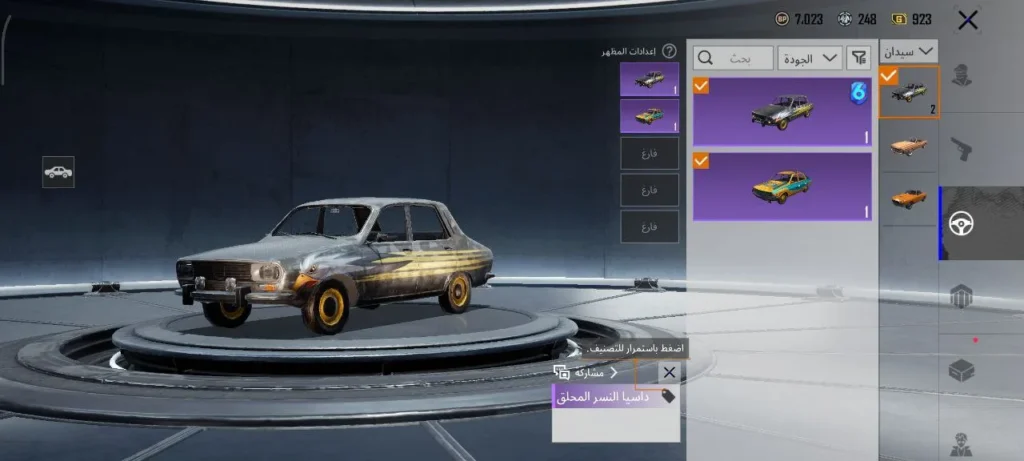
Task: Click the بحث search field
Action: coord(733,58)
